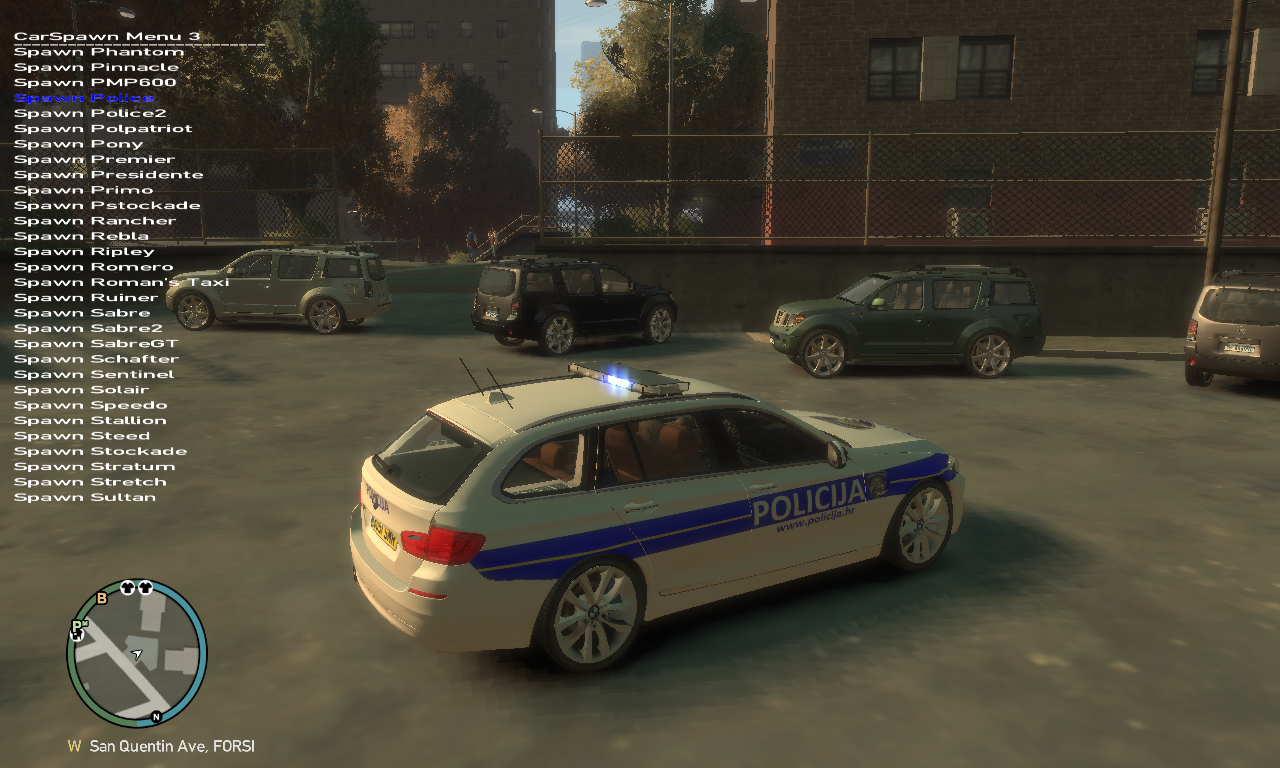Select Spawn Sultan entry

click(x=85, y=497)
